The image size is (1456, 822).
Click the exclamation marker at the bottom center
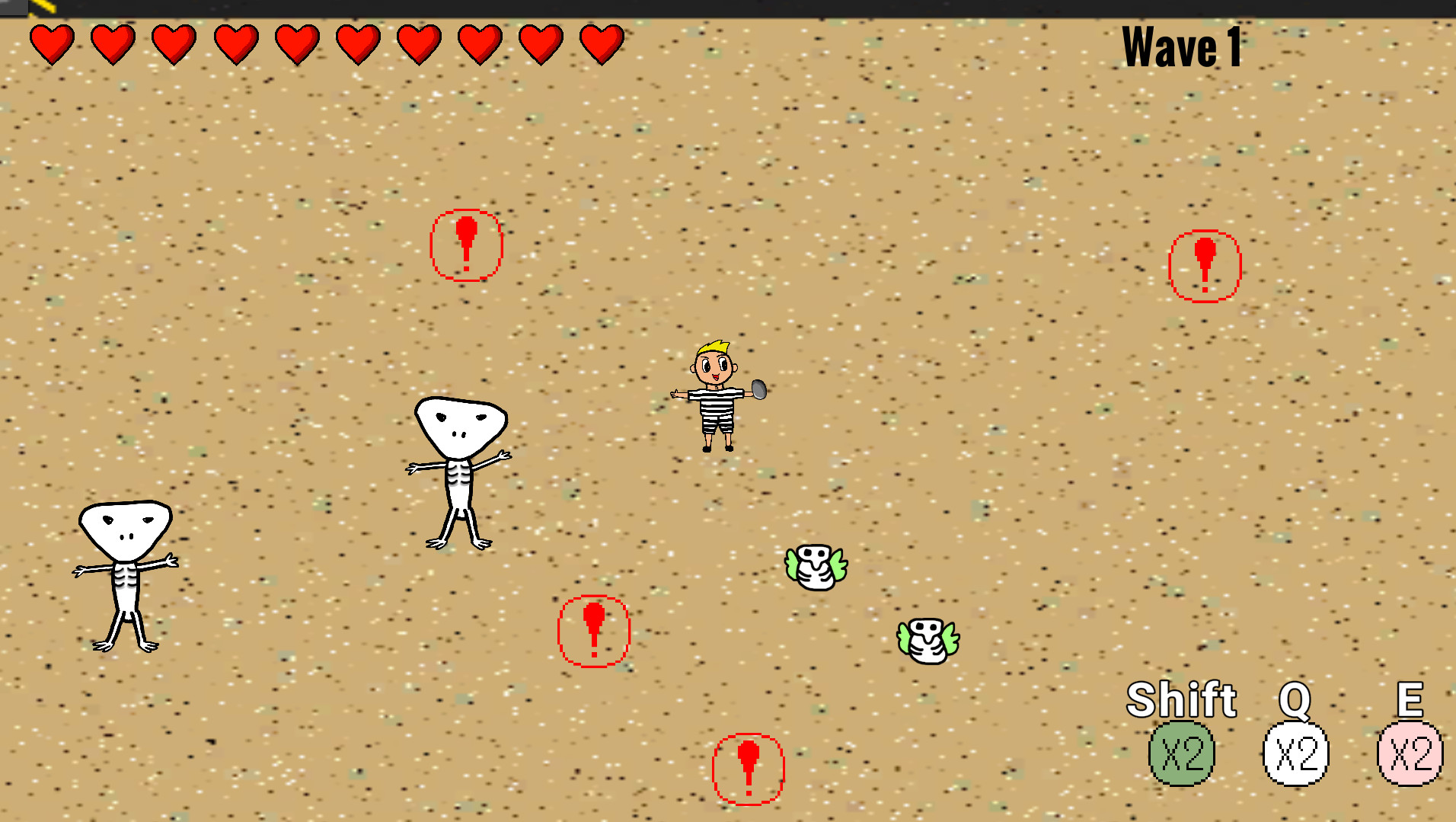click(x=747, y=767)
